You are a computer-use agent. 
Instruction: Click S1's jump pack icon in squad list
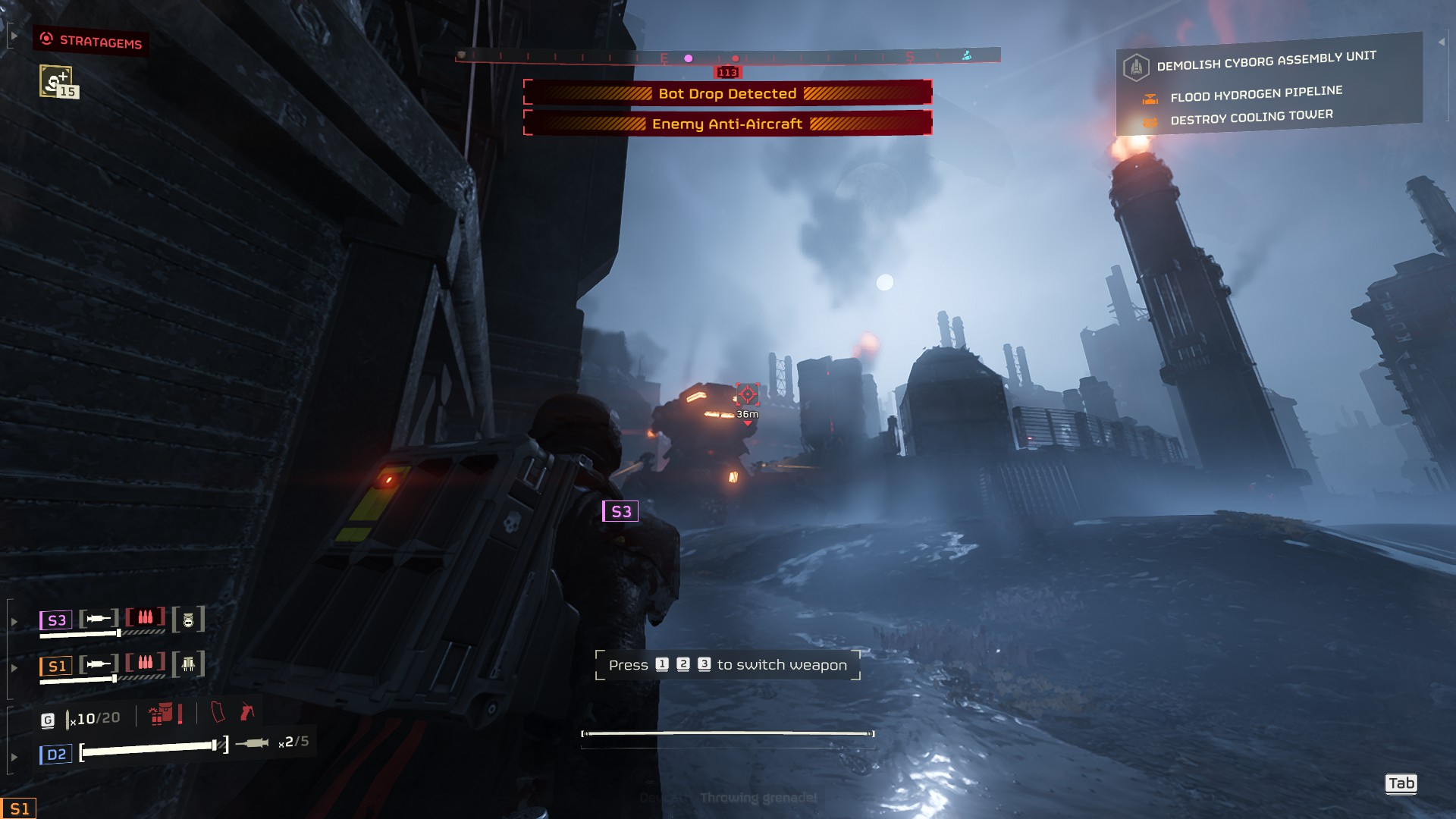[189, 665]
